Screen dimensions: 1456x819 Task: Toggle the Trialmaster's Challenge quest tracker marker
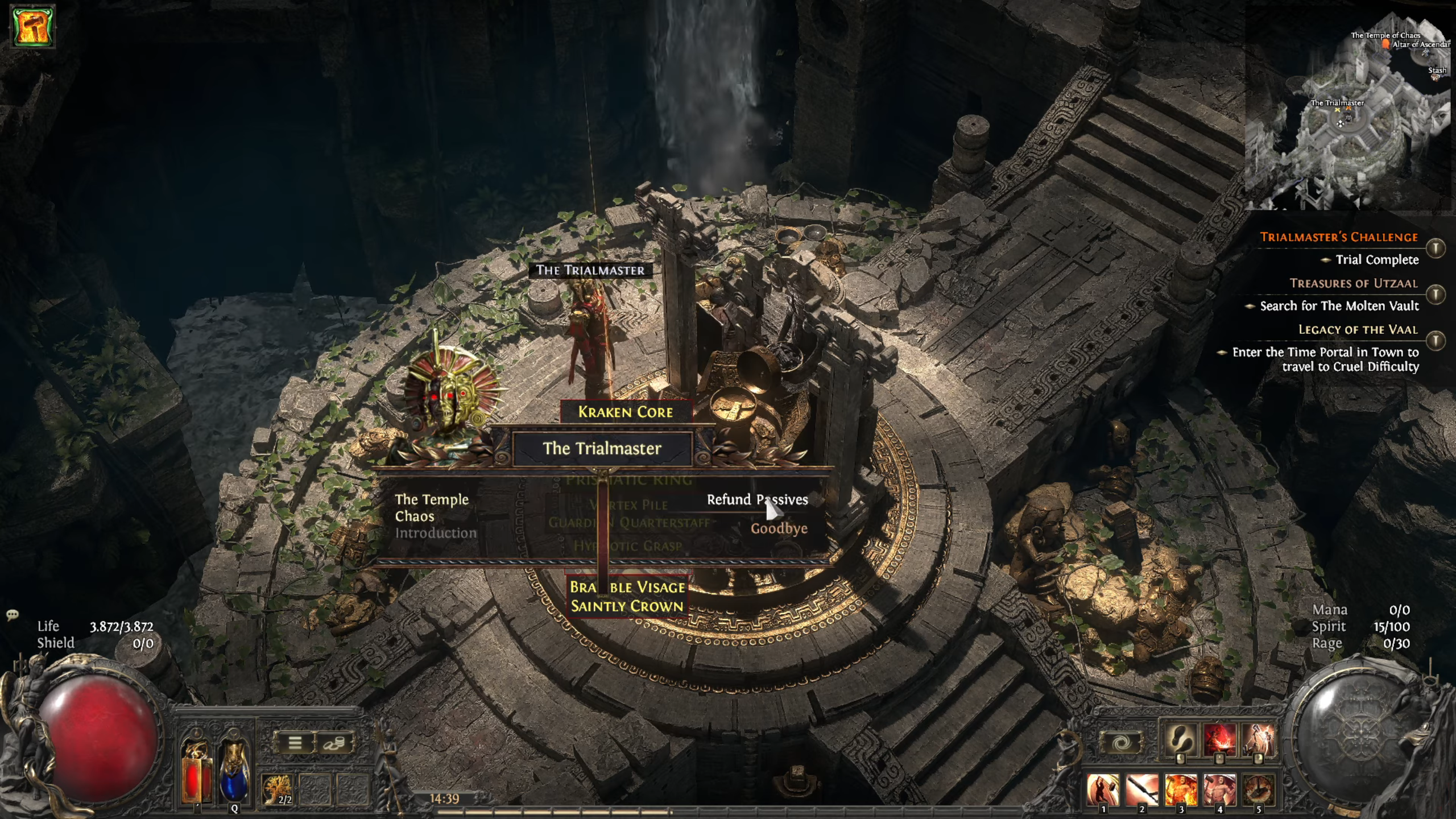(1436, 248)
